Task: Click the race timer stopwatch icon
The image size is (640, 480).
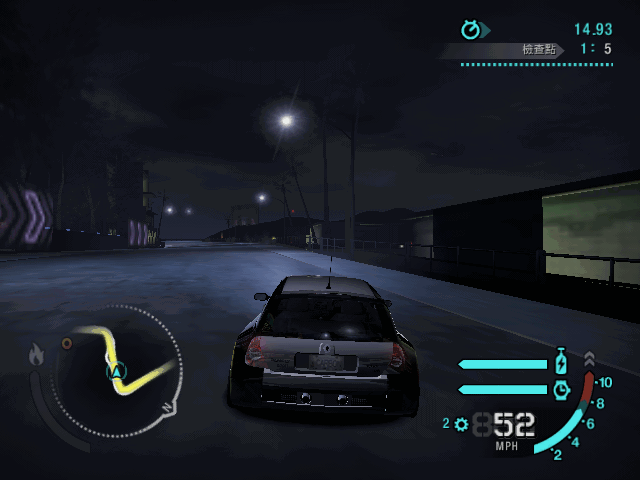Action: (471, 29)
